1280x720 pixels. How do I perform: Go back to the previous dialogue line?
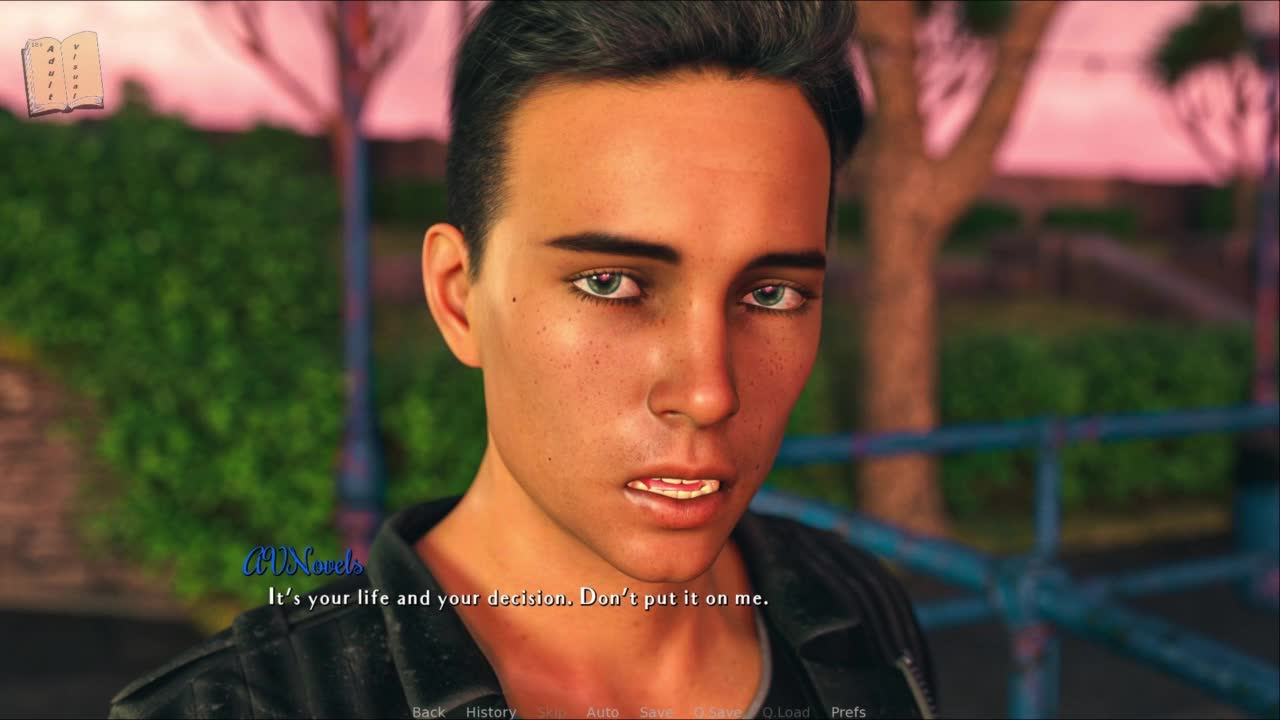click(428, 712)
